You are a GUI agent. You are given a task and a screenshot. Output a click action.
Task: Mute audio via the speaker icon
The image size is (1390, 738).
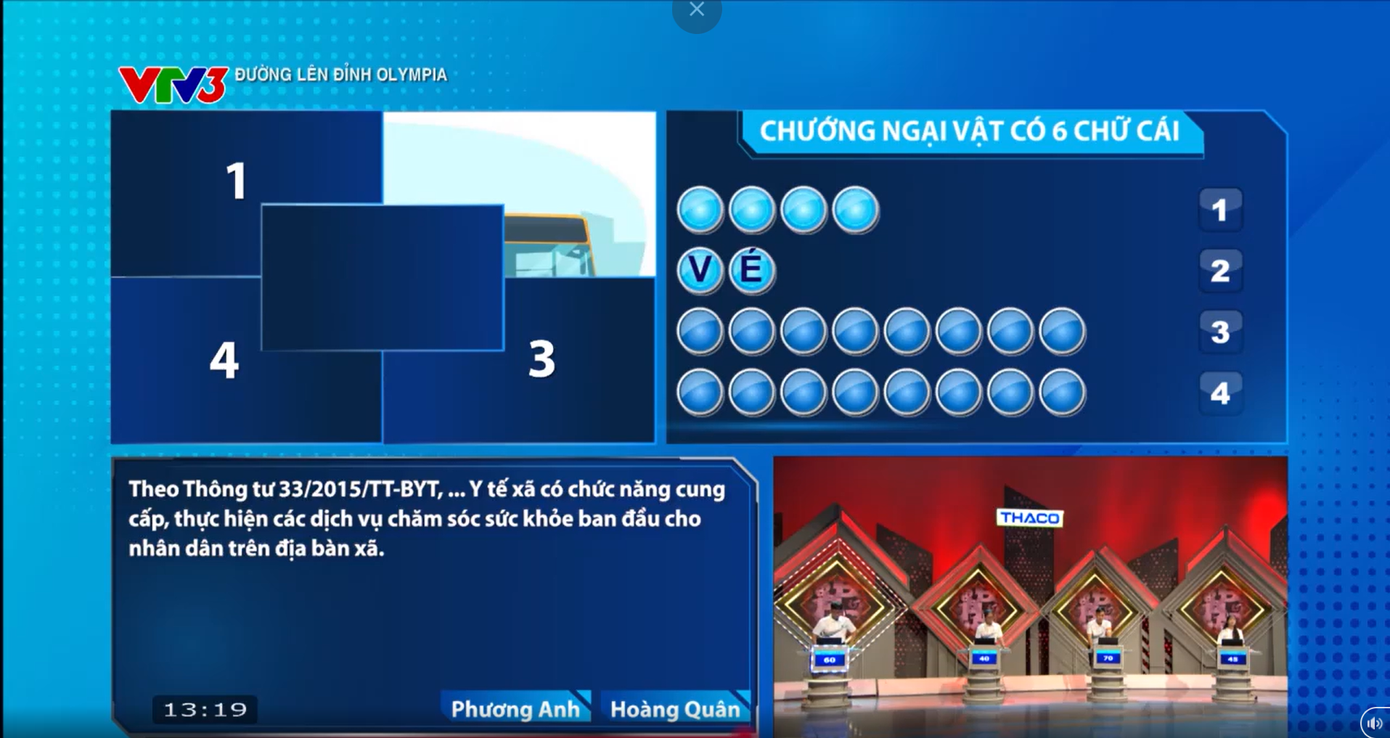(x=1374, y=722)
